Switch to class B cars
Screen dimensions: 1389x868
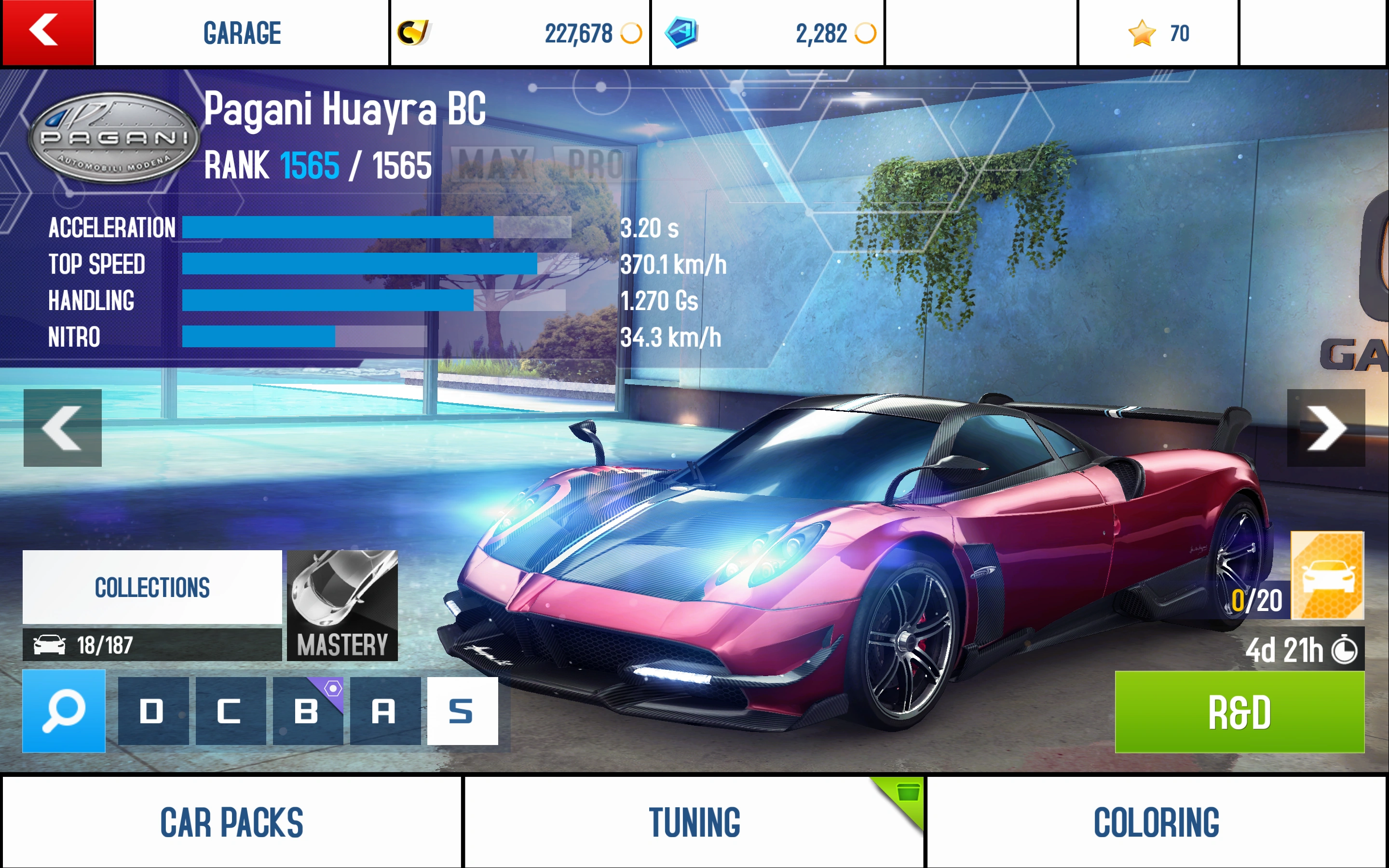pos(307,711)
